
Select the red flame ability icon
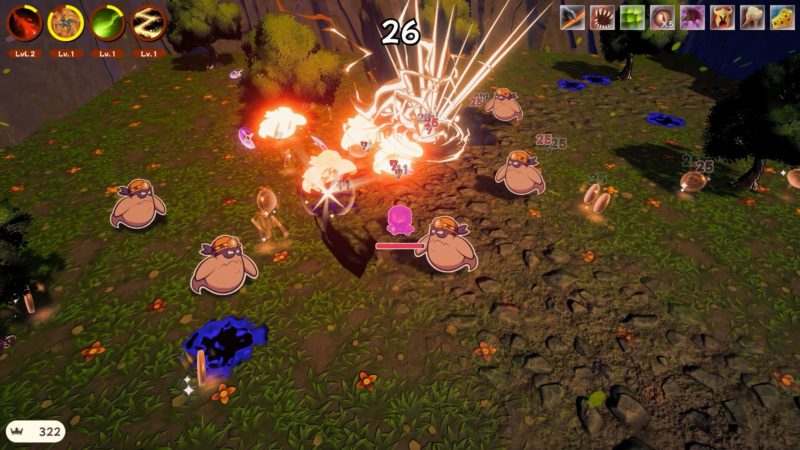coord(24,22)
